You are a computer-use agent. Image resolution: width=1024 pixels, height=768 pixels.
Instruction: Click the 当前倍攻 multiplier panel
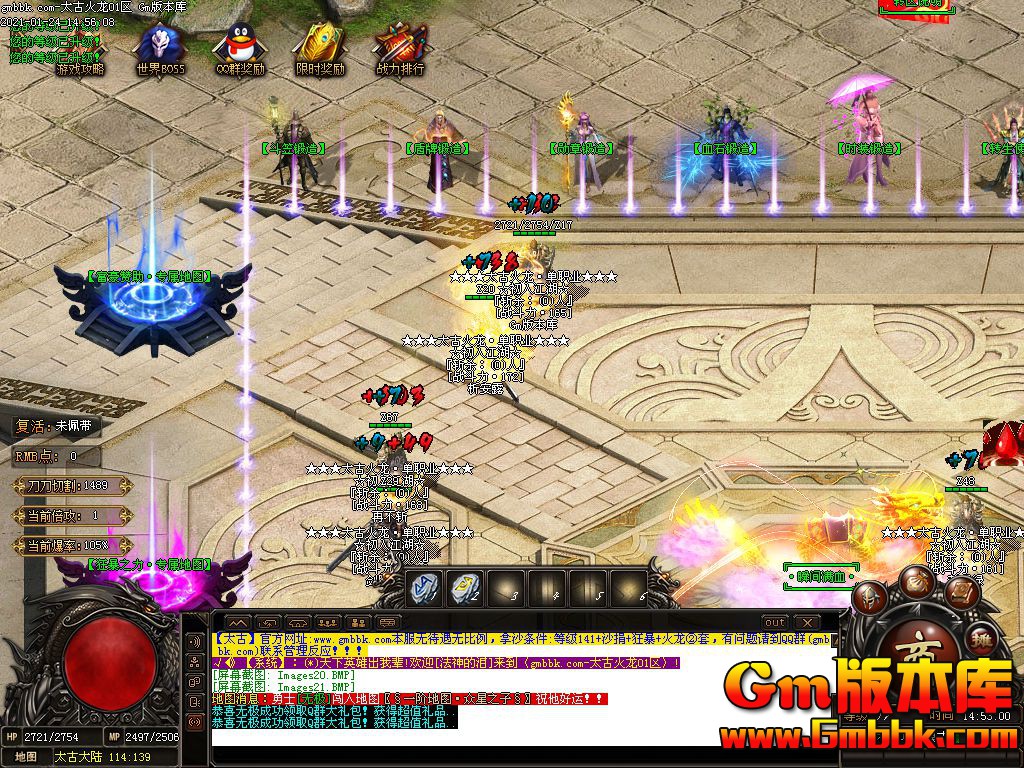tap(70, 516)
